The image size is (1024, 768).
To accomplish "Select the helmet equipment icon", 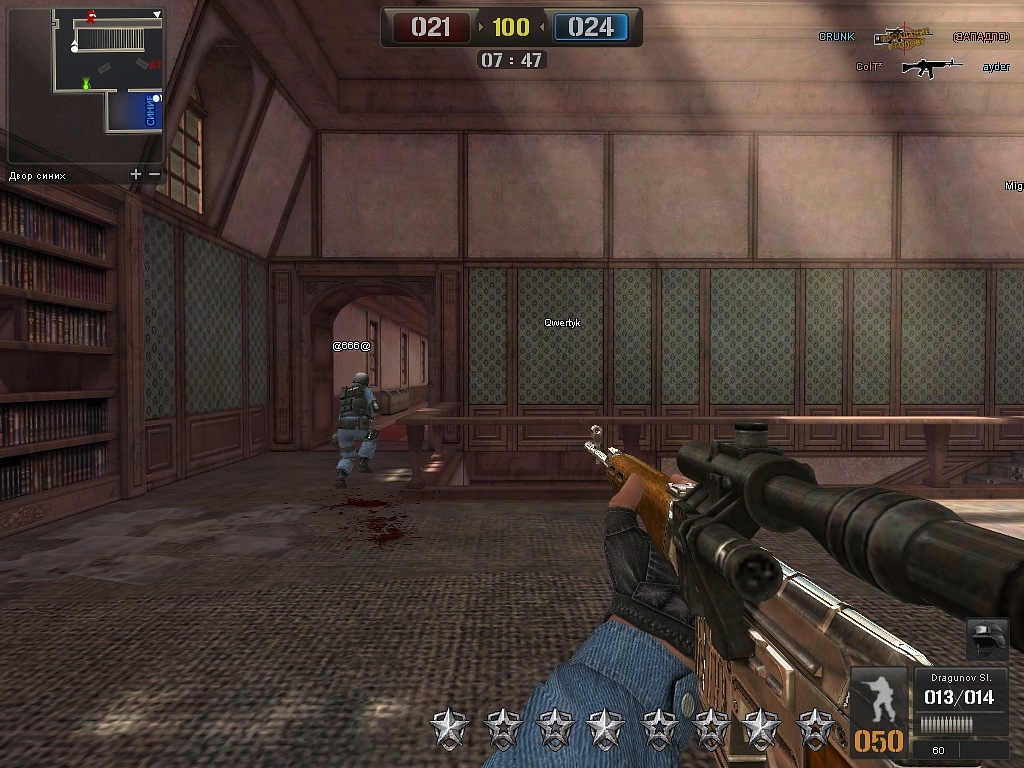I will tap(986, 639).
